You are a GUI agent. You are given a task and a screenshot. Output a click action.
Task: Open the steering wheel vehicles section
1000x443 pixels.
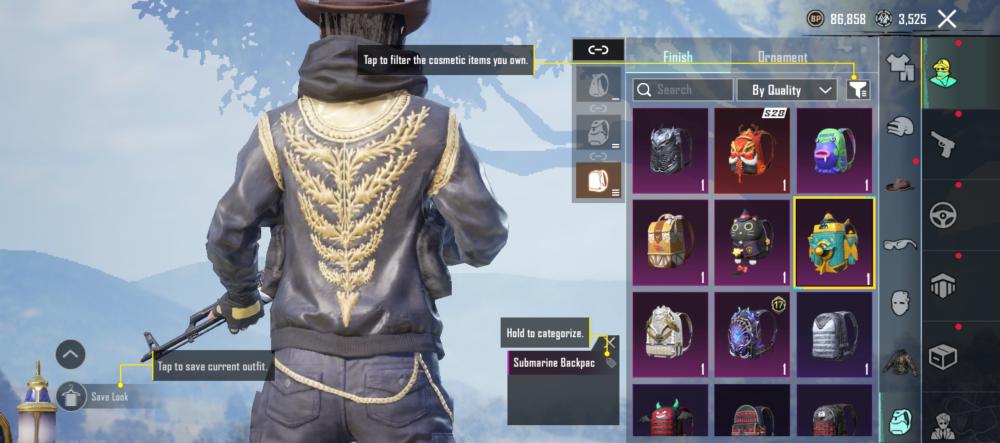point(943,214)
